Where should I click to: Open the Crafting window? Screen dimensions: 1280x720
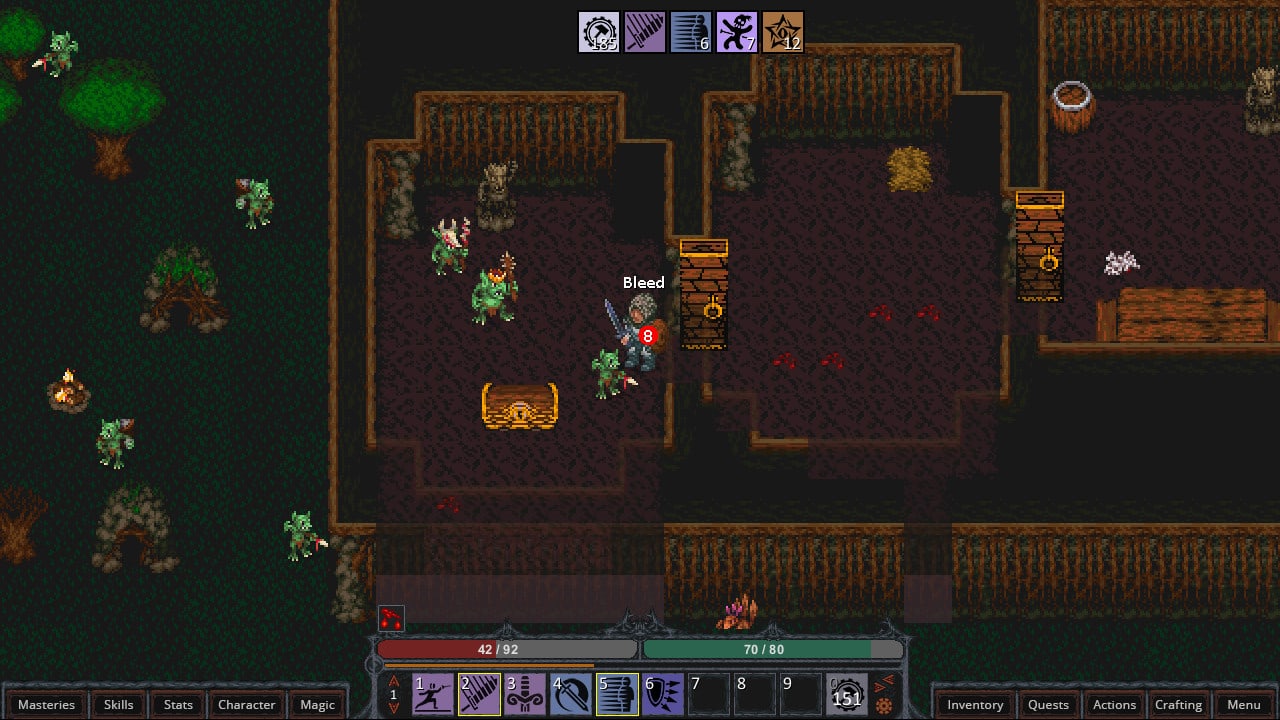1178,704
